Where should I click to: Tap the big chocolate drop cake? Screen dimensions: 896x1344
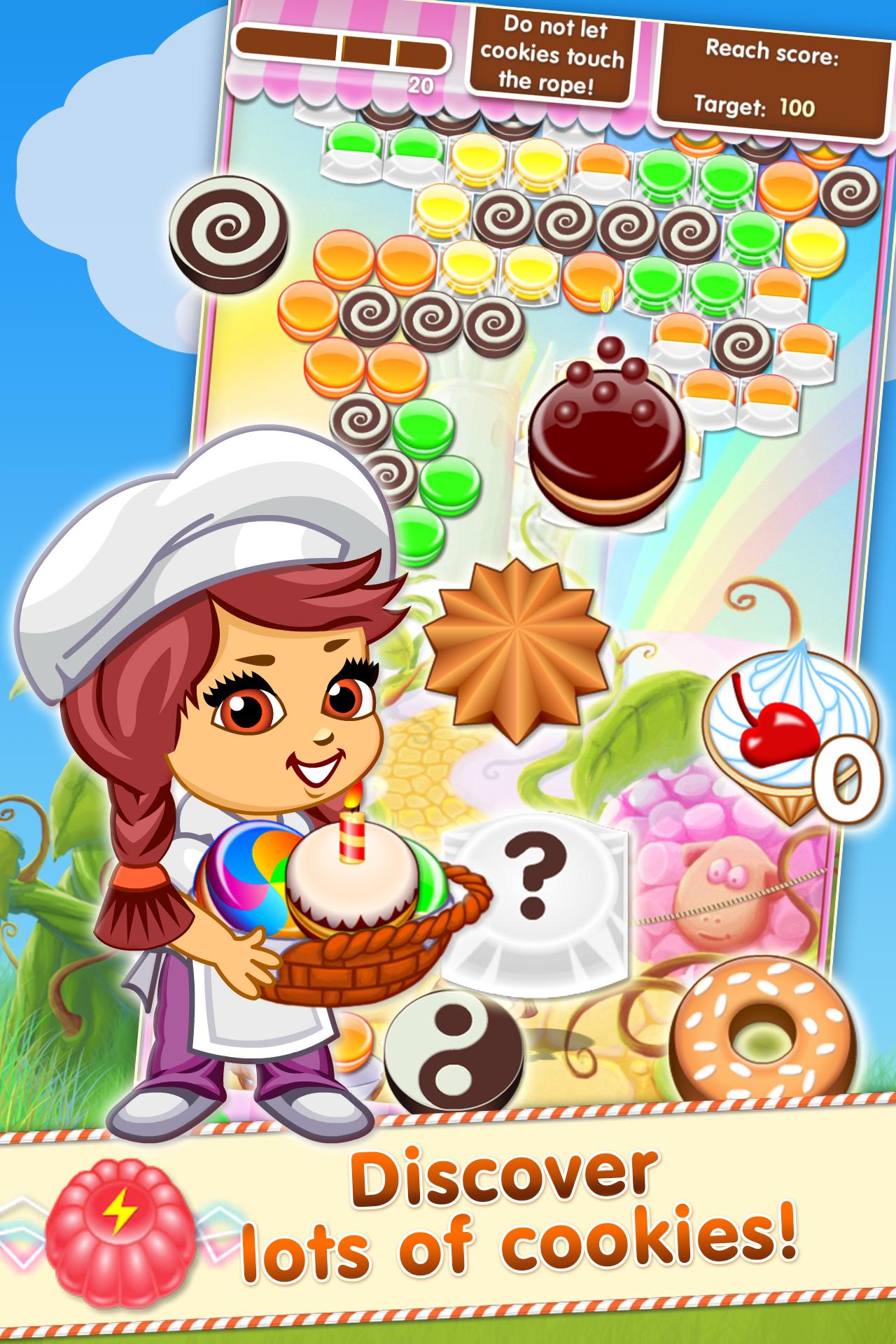coord(605,434)
